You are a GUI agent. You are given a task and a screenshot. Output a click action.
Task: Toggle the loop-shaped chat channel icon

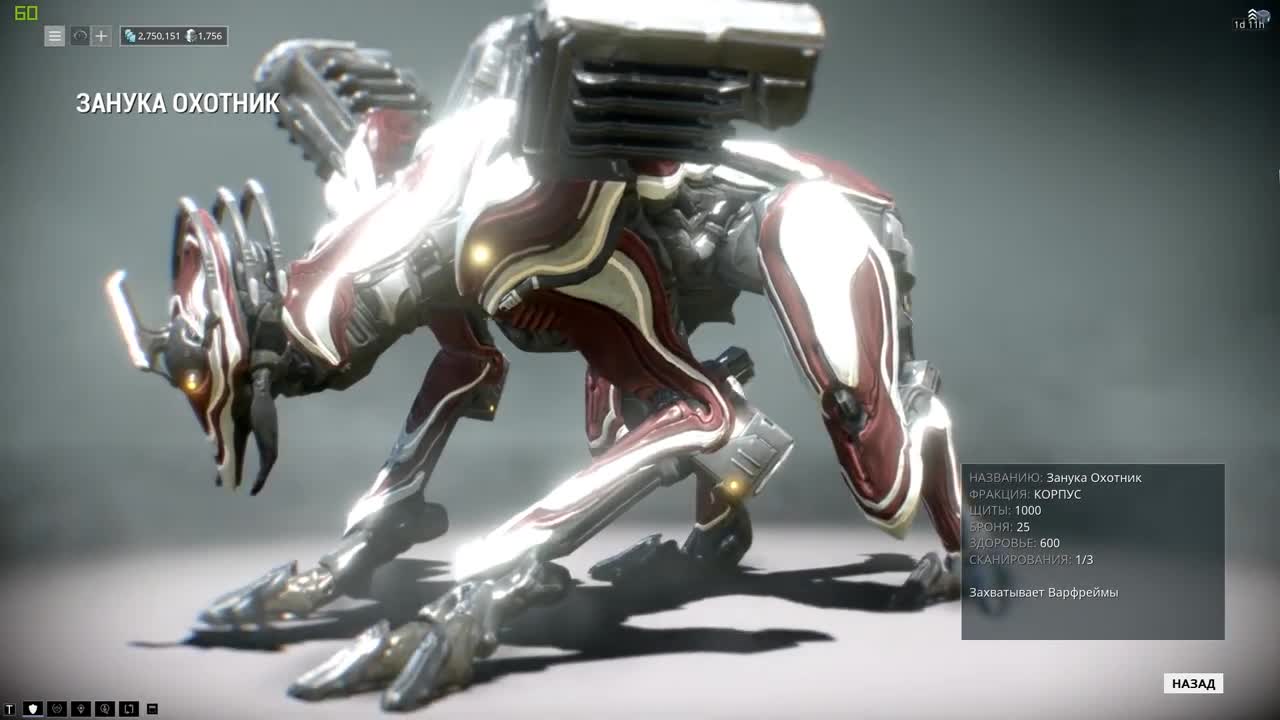128,710
